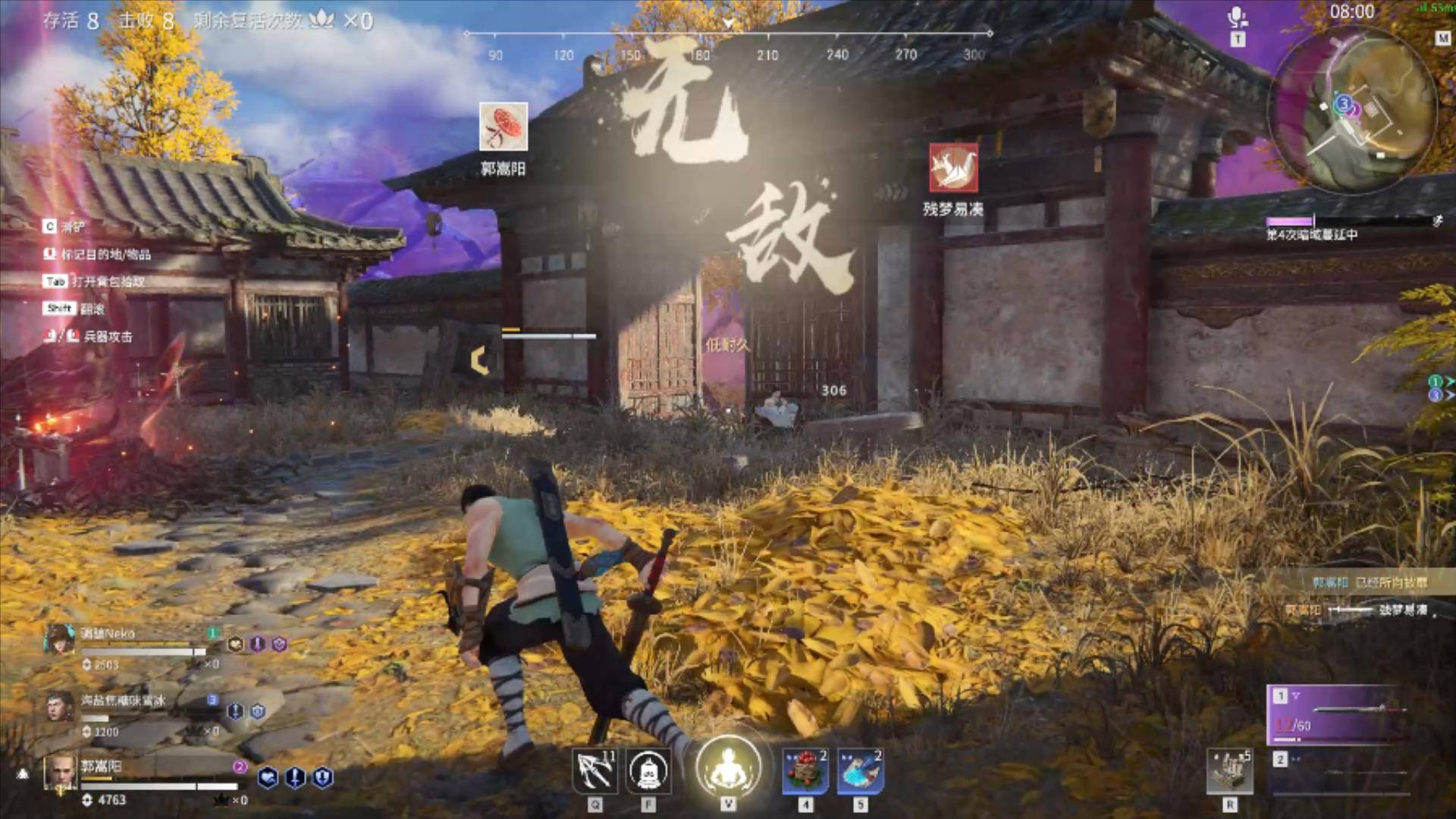Select teammate Neko's portrait
1456x819 pixels.
[x=59, y=640]
